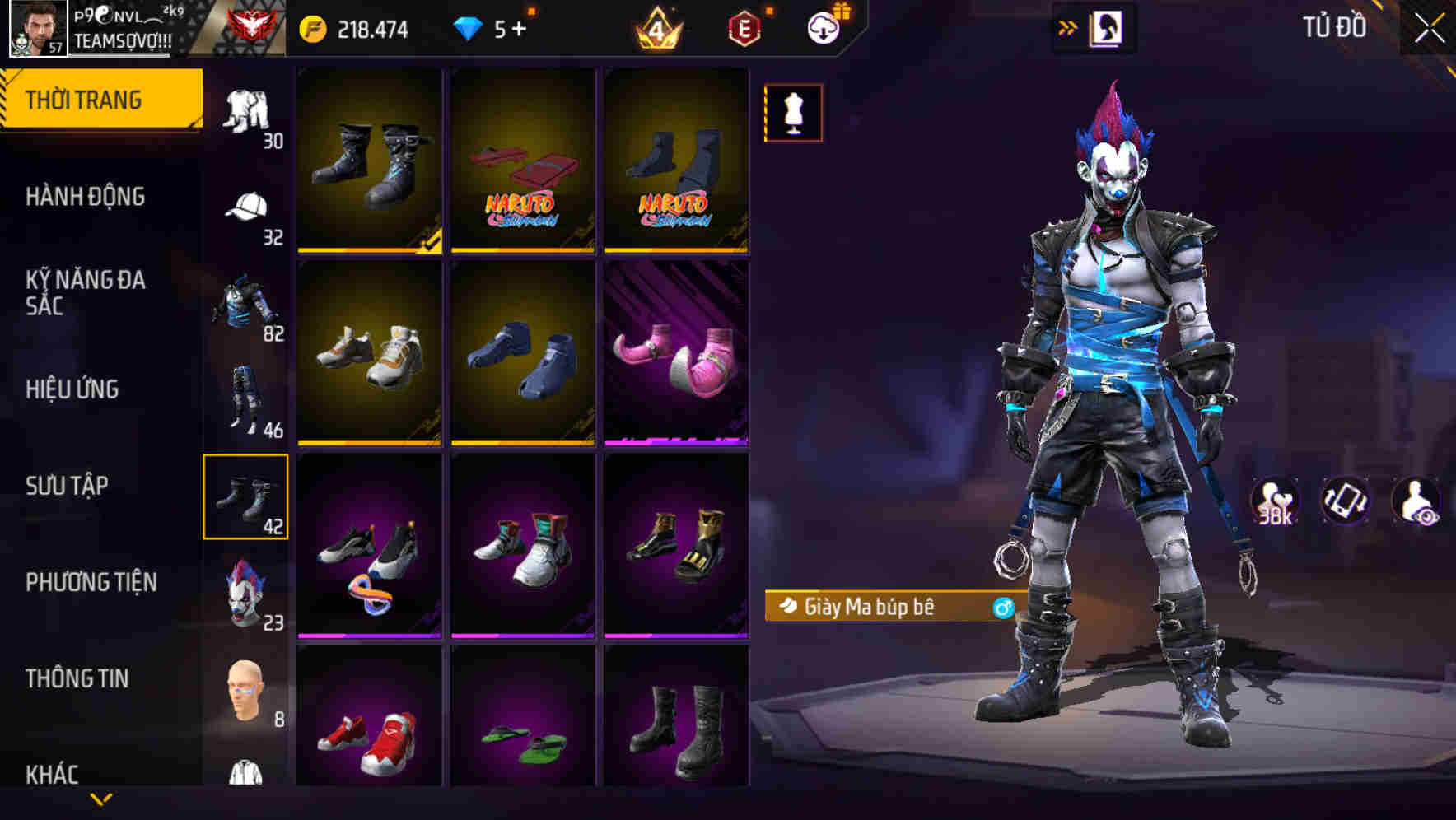Open the gift download icon
Image resolution: width=1456 pixels, height=820 pixels.
pyautogui.click(x=824, y=26)
